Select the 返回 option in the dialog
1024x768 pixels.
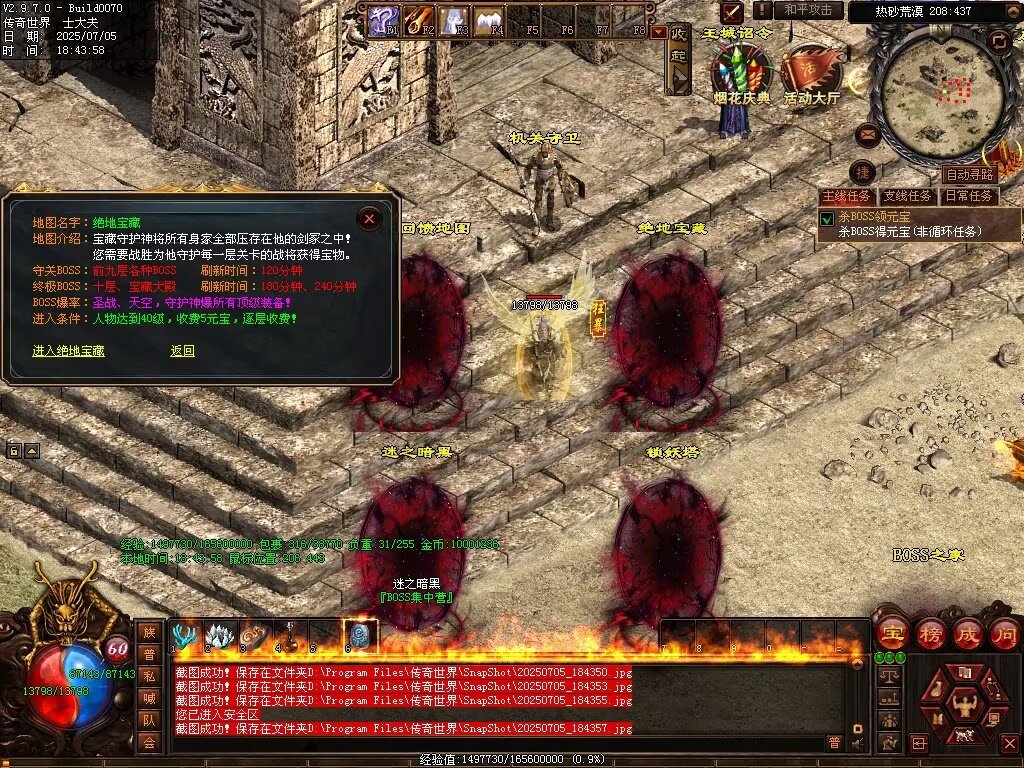coord(182,351)
